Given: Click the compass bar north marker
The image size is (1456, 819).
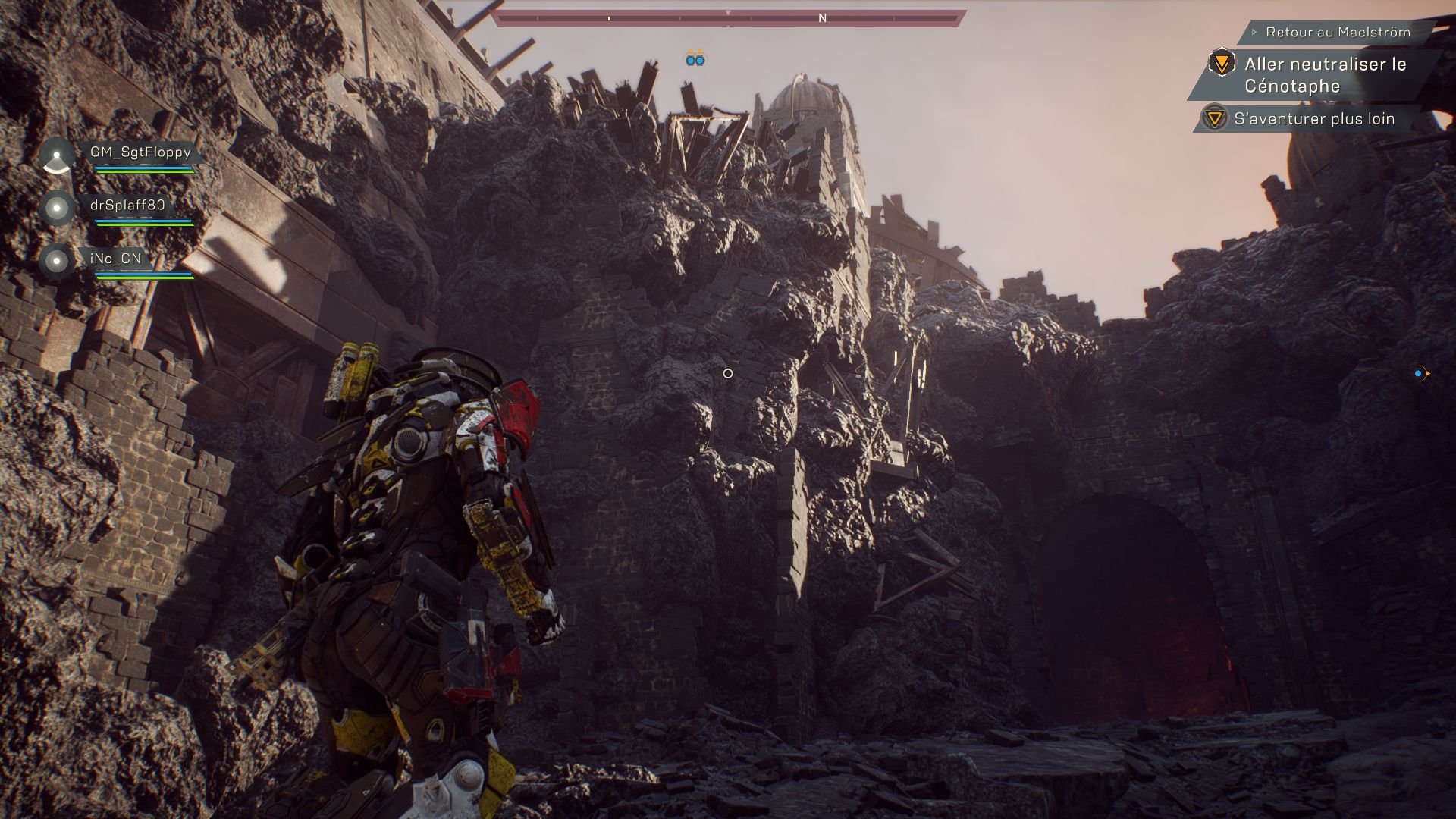Looking at the screenshot, I should pos(822,18).
